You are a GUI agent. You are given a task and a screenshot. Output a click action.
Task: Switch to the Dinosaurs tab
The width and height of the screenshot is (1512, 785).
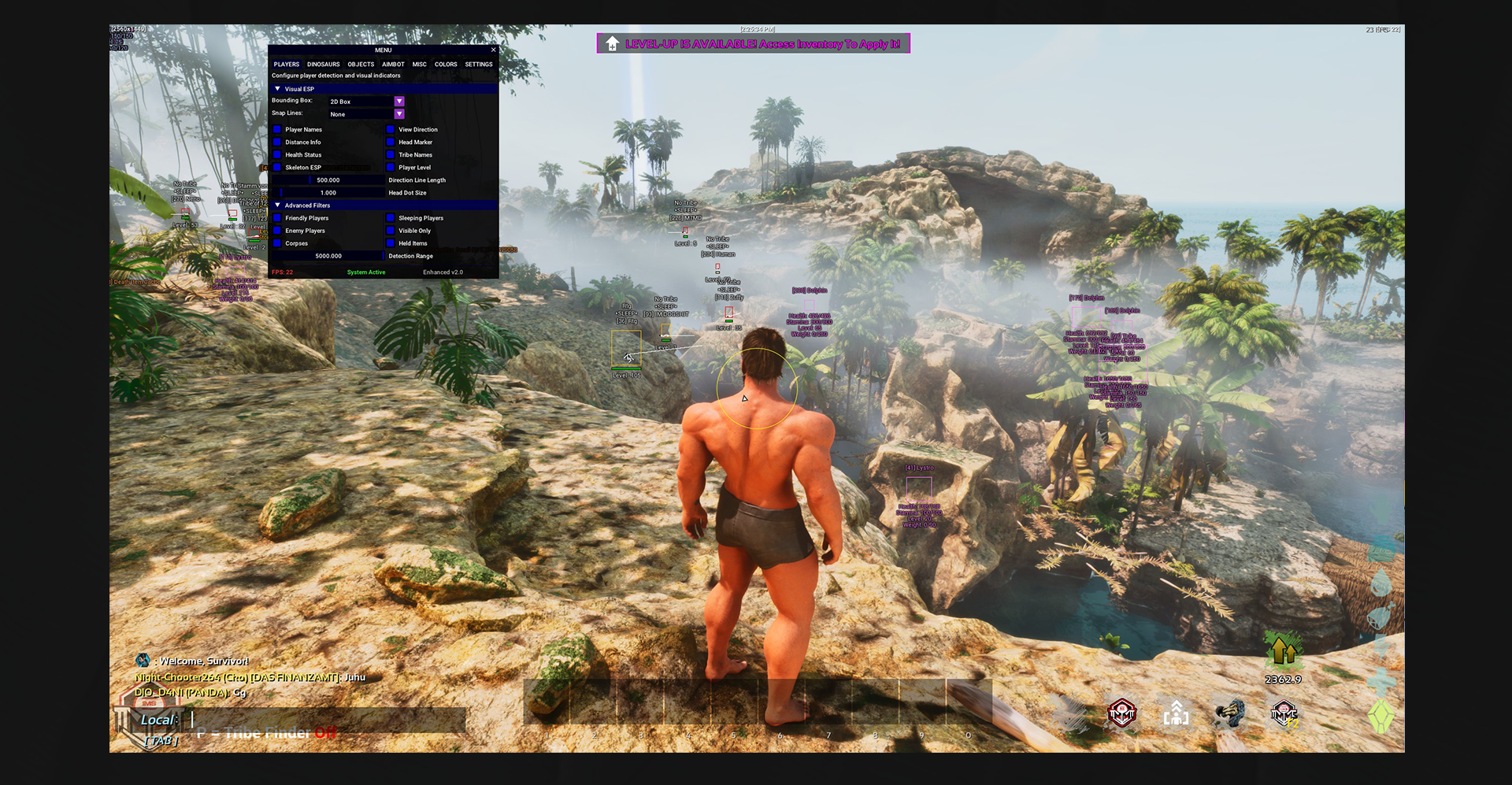pyautogui.click(x=323, y=65)
